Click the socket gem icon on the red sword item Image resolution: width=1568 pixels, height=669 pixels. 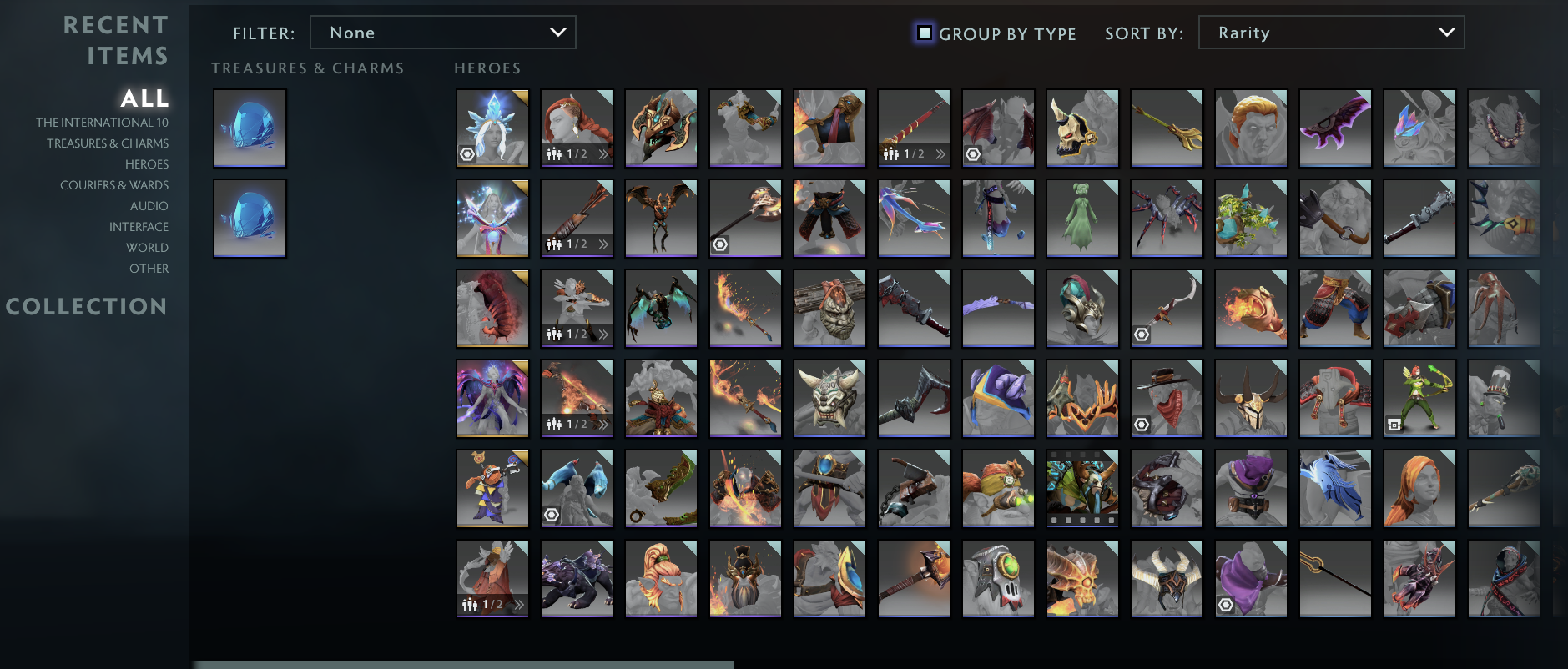(x=1142, y=334)
